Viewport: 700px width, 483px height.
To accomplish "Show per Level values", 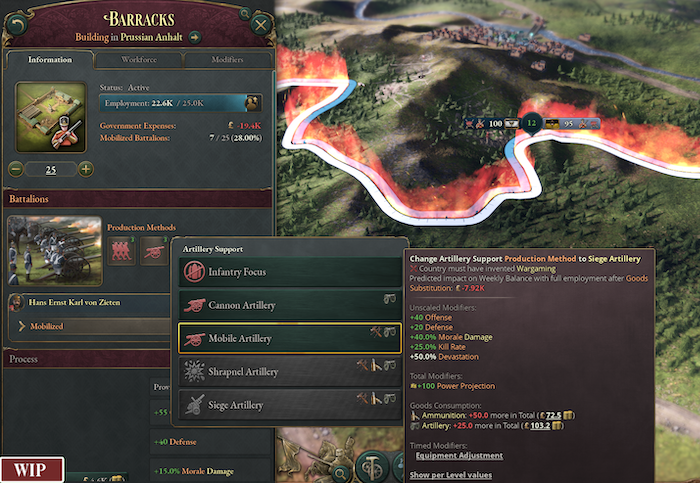I will coord(452,474).
